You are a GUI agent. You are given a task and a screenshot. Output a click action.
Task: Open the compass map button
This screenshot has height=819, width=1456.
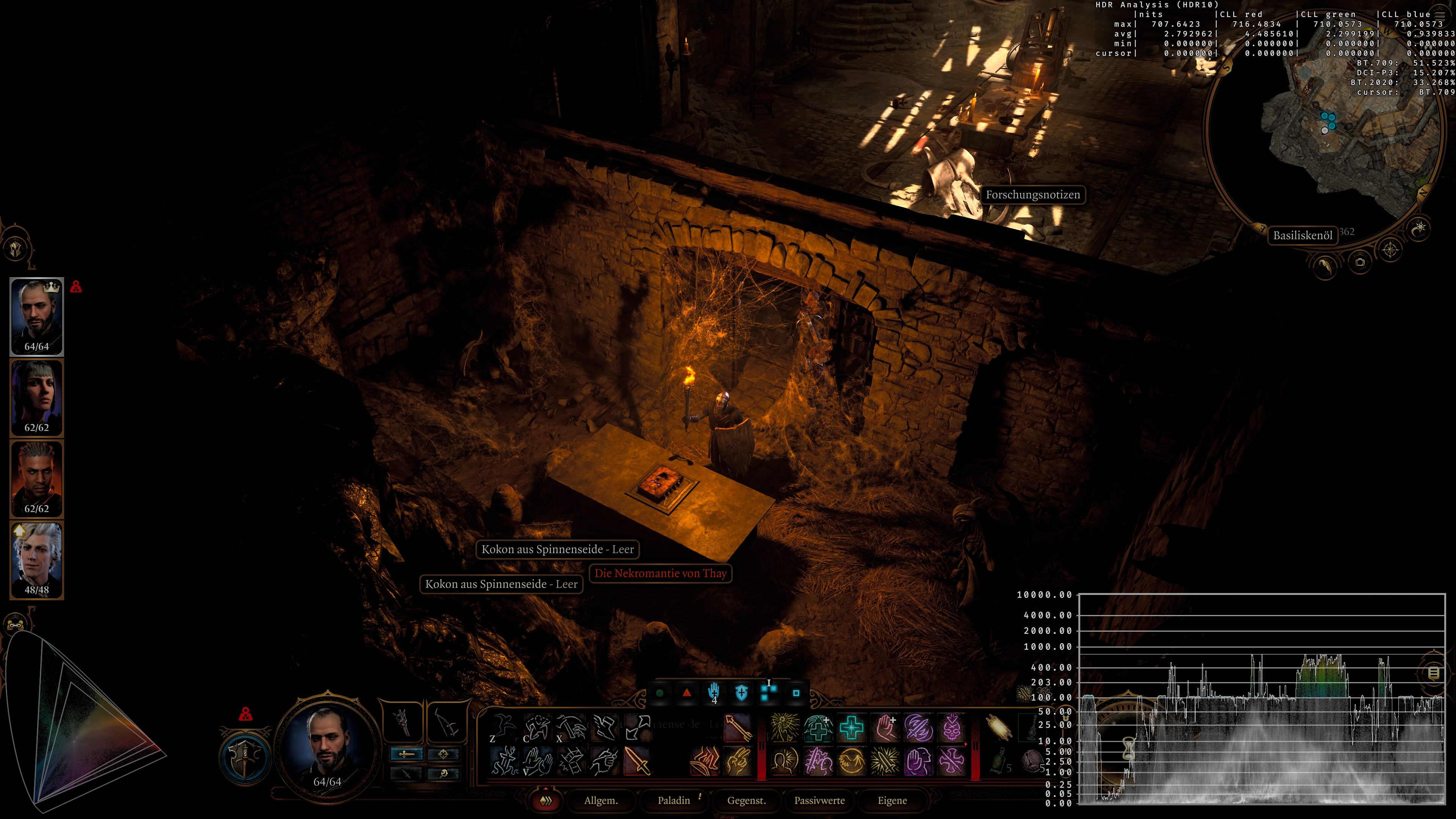(1390, 249)
